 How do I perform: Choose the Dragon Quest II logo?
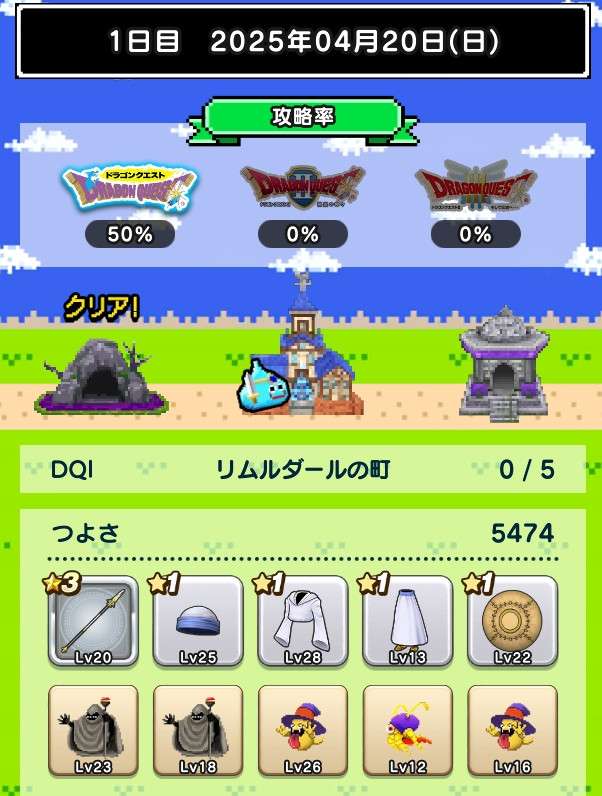pos(302,190)
